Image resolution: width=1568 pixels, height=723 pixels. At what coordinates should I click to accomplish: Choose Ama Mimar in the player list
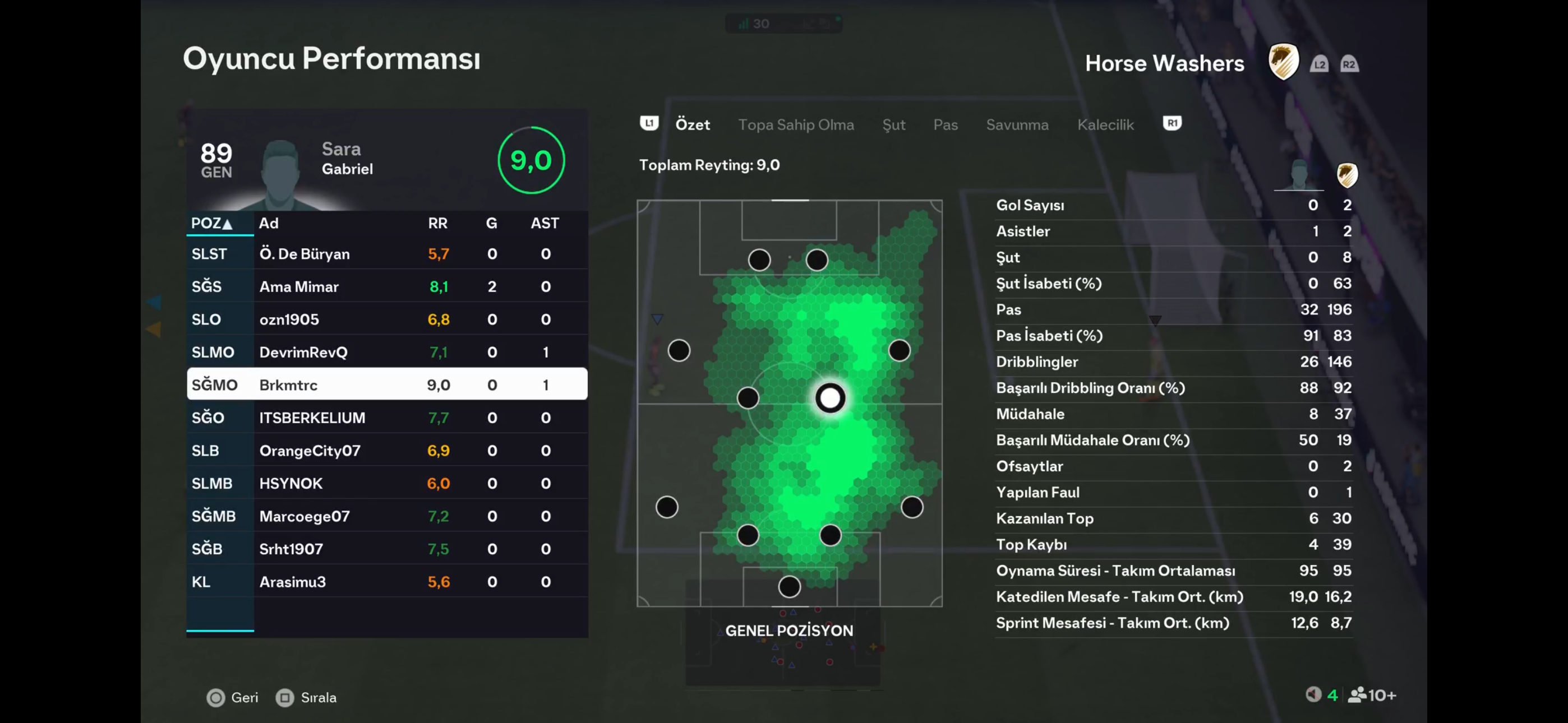coord(386,286)
